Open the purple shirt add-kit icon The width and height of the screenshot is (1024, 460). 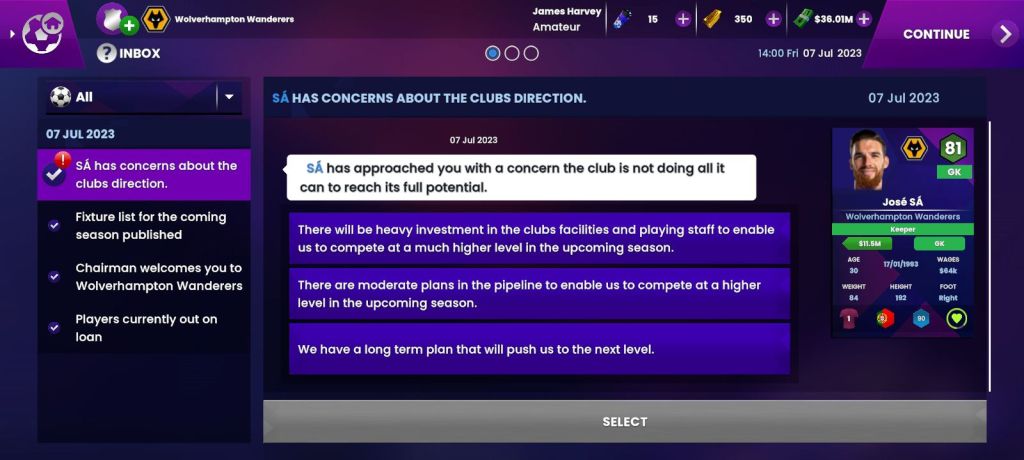pos(116,19)
